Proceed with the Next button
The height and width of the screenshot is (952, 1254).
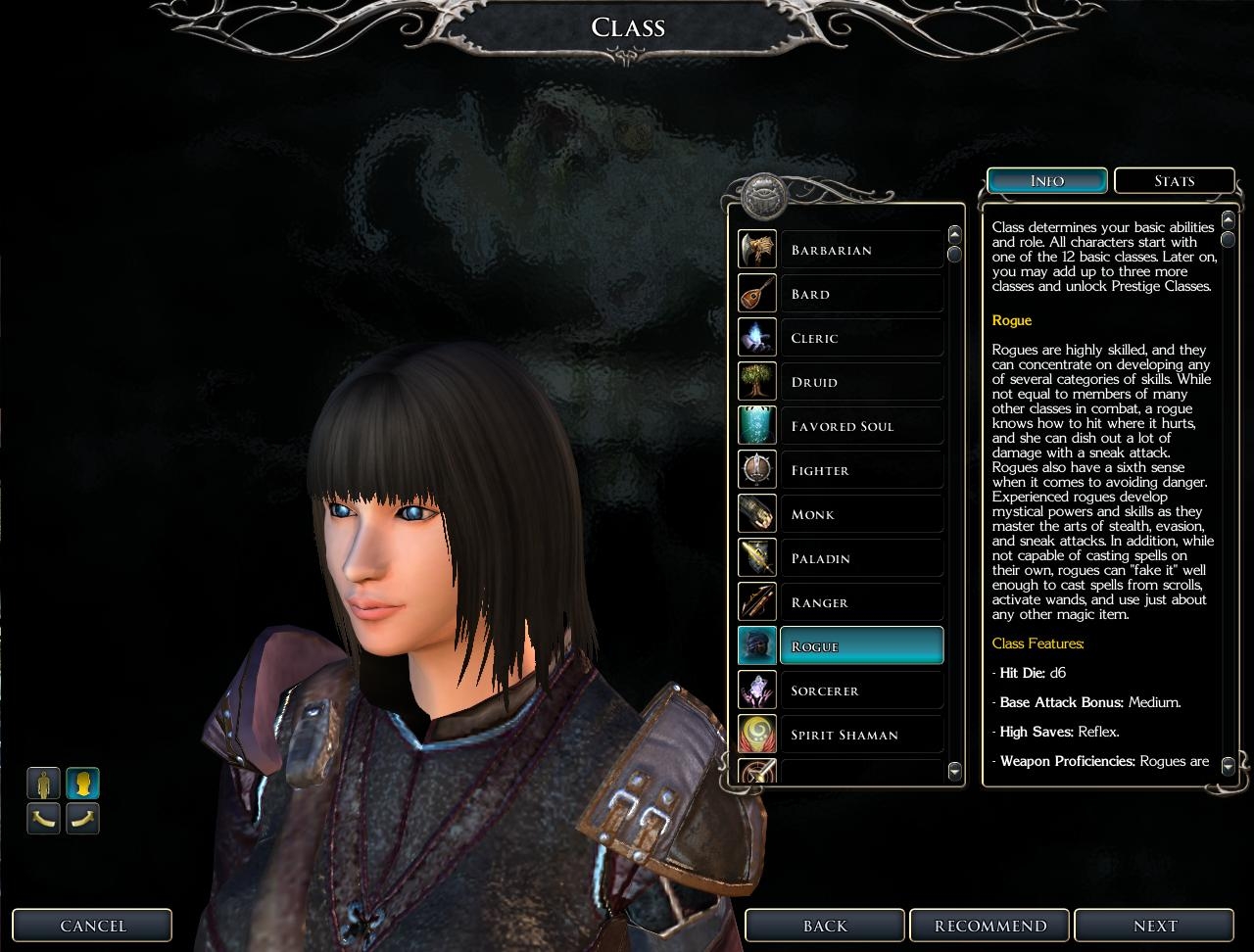(x=1155, y=926)
